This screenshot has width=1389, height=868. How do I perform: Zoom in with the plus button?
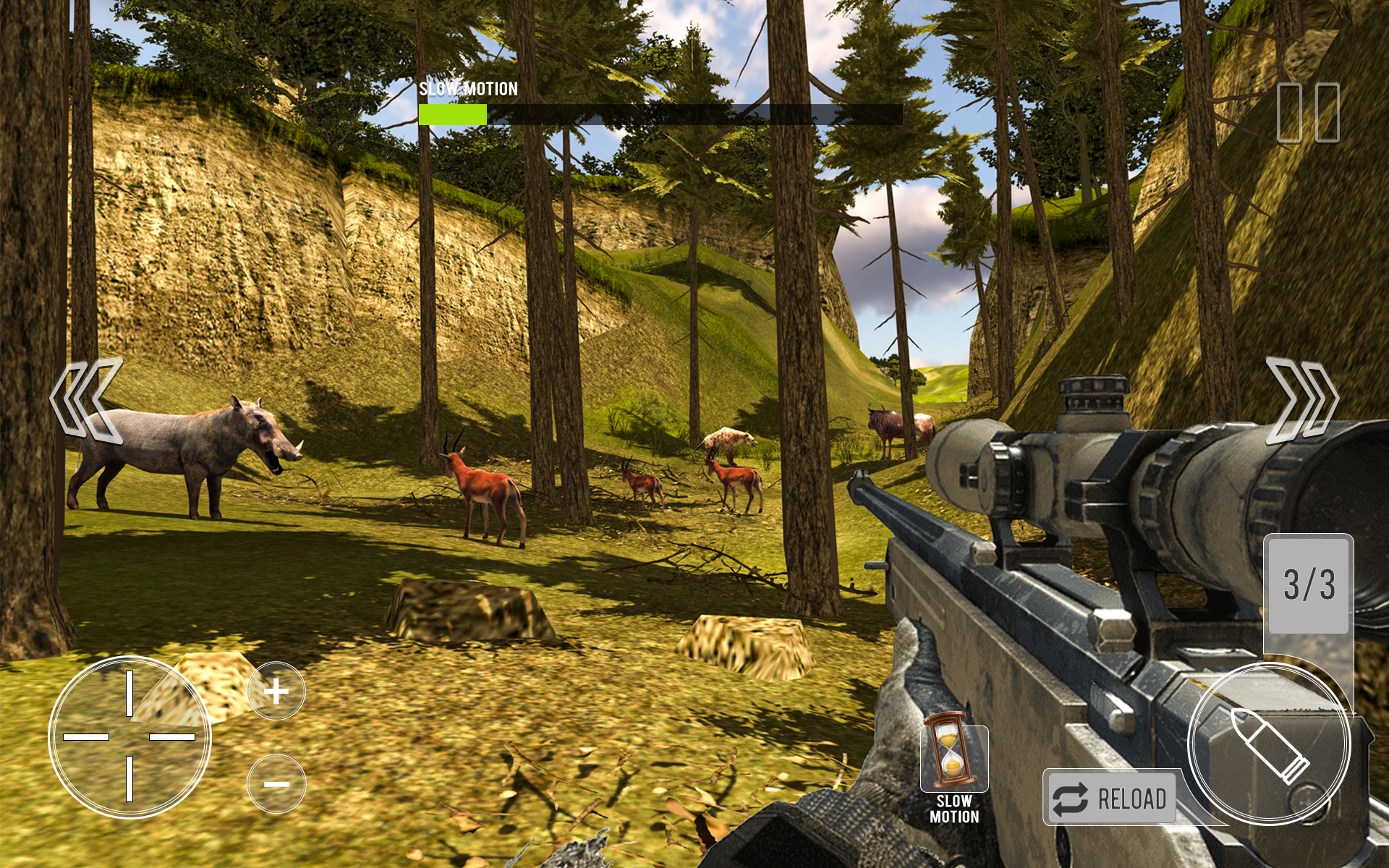(x=276, y=692)
